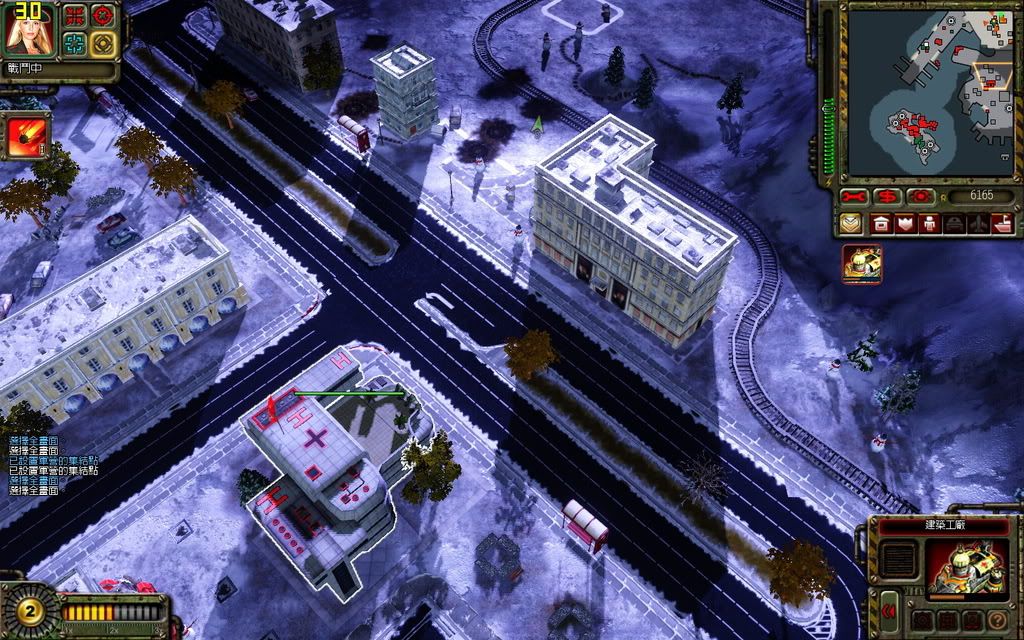
Task: Open the defenses shield build tab
Action: click(906, 223)
